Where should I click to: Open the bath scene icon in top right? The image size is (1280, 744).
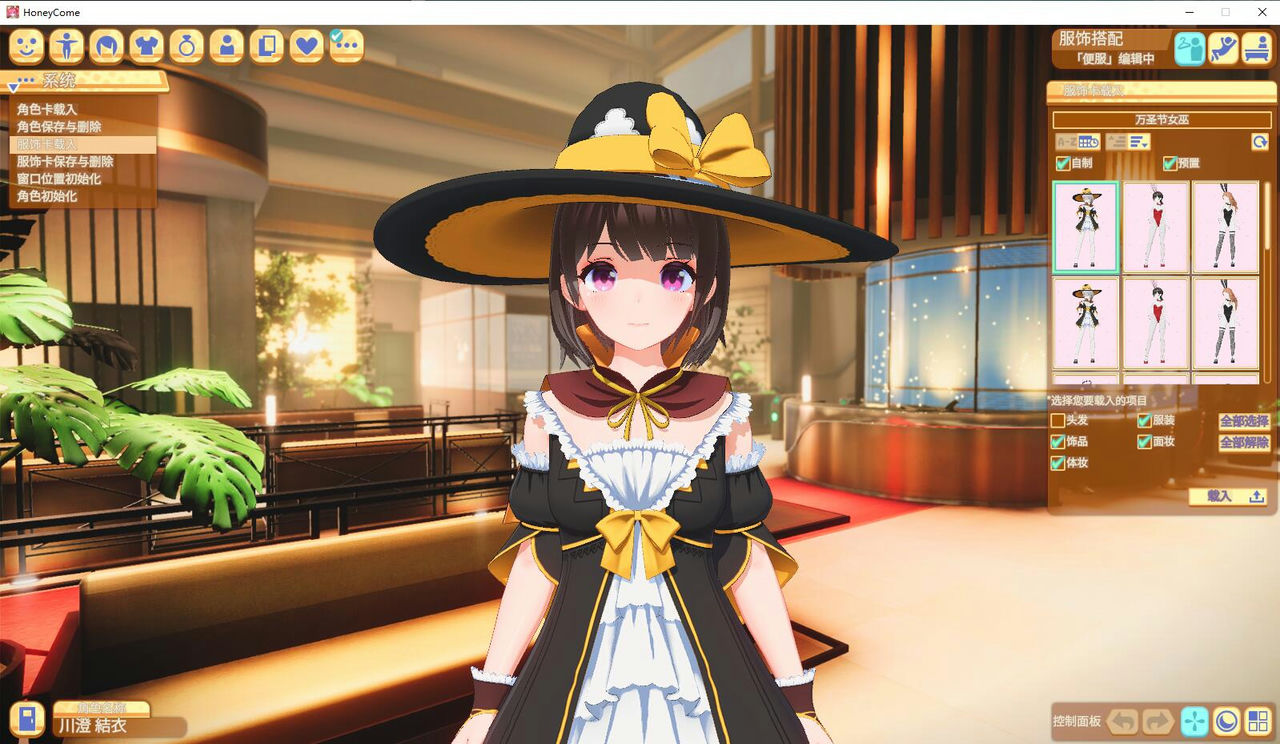pyautogui.click(x=1257, y=47)
